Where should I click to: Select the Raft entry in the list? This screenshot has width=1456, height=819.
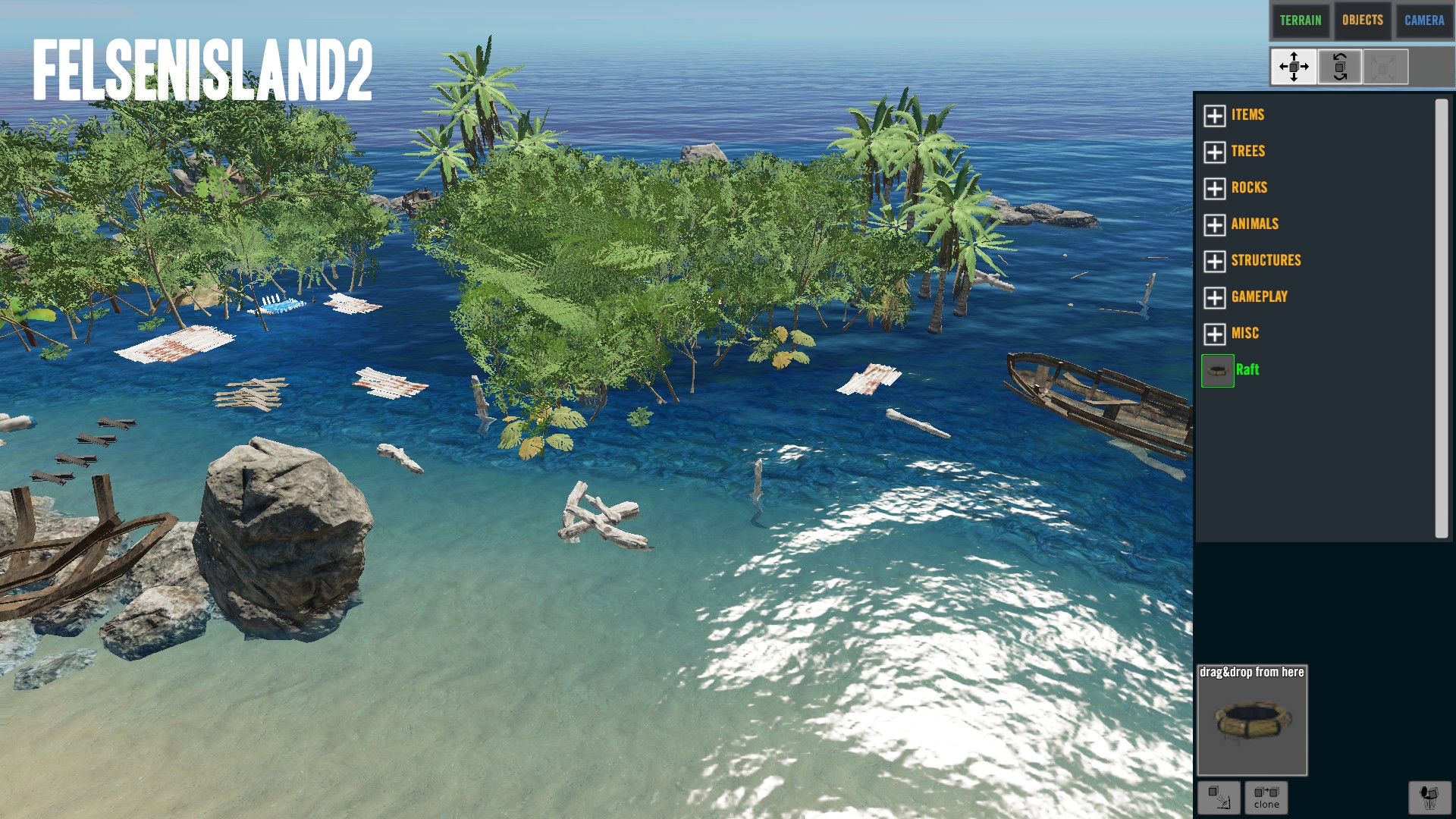pyautogui.click(x=1247, y=370)
